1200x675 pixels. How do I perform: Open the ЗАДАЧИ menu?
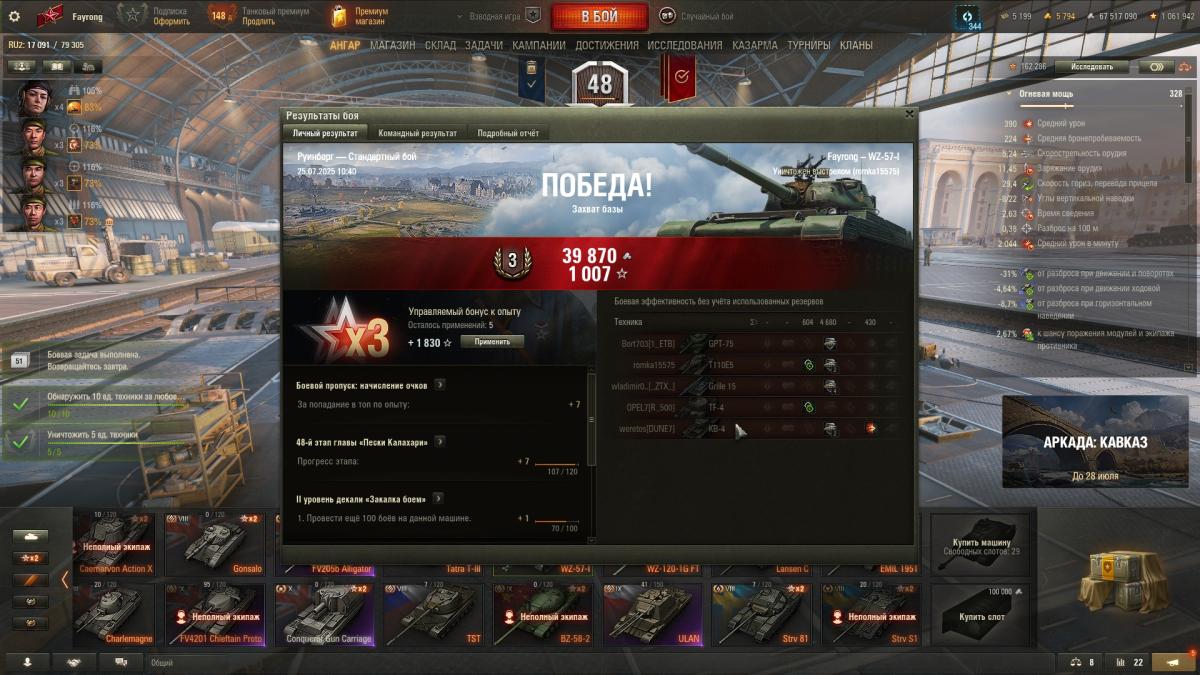(484, 45)
